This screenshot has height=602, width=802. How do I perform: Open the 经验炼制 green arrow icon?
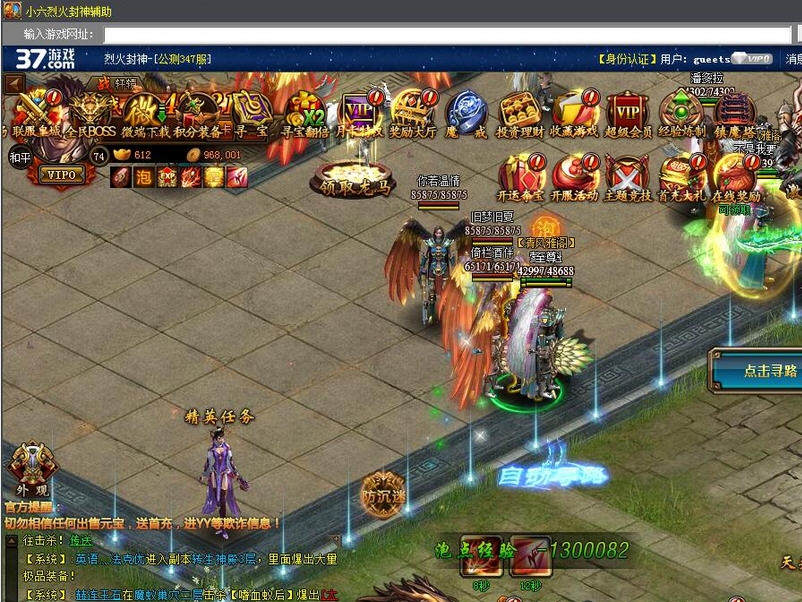click(682, 110)
